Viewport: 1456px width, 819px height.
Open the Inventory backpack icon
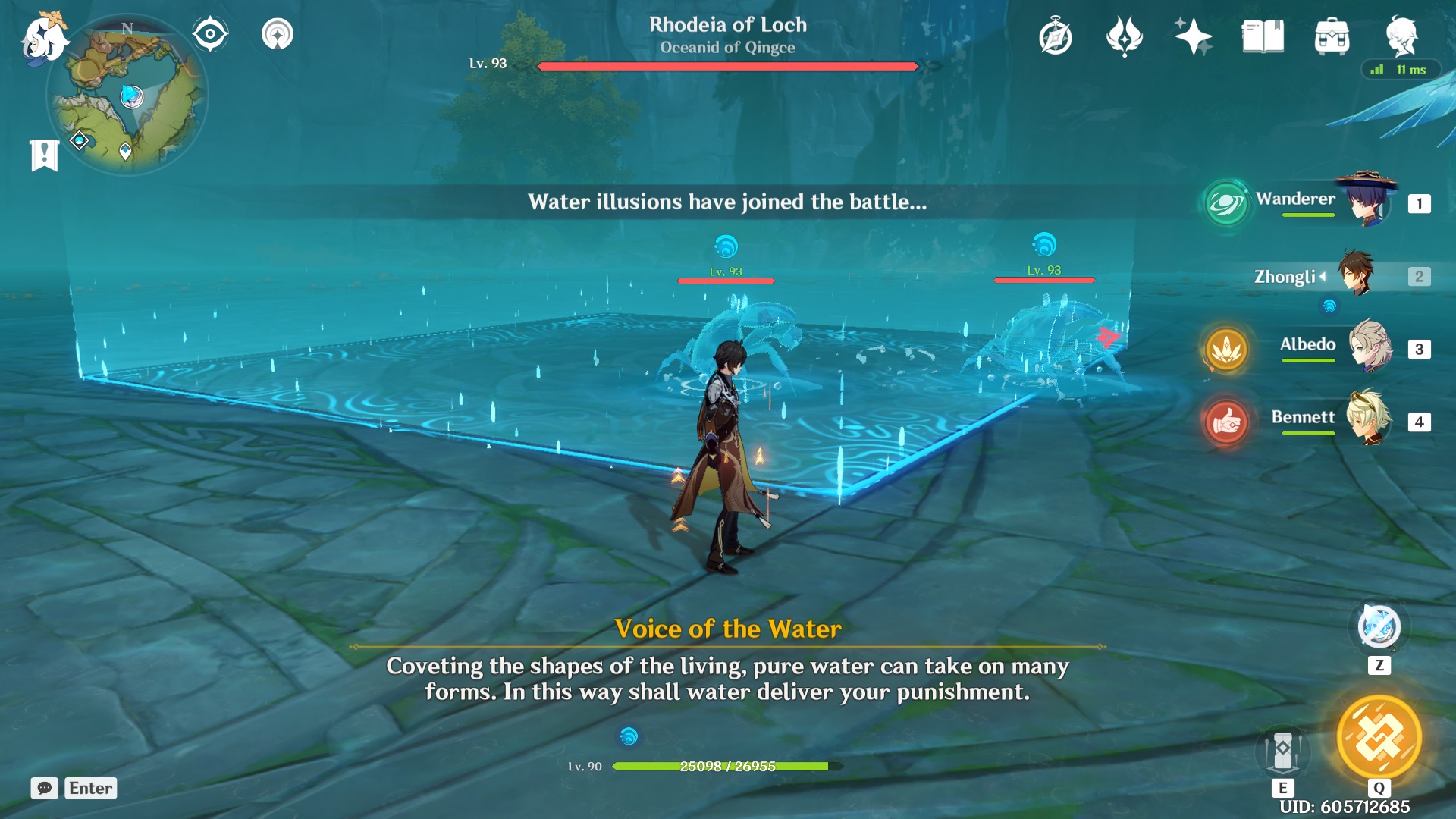click(x=1332, y=35)
